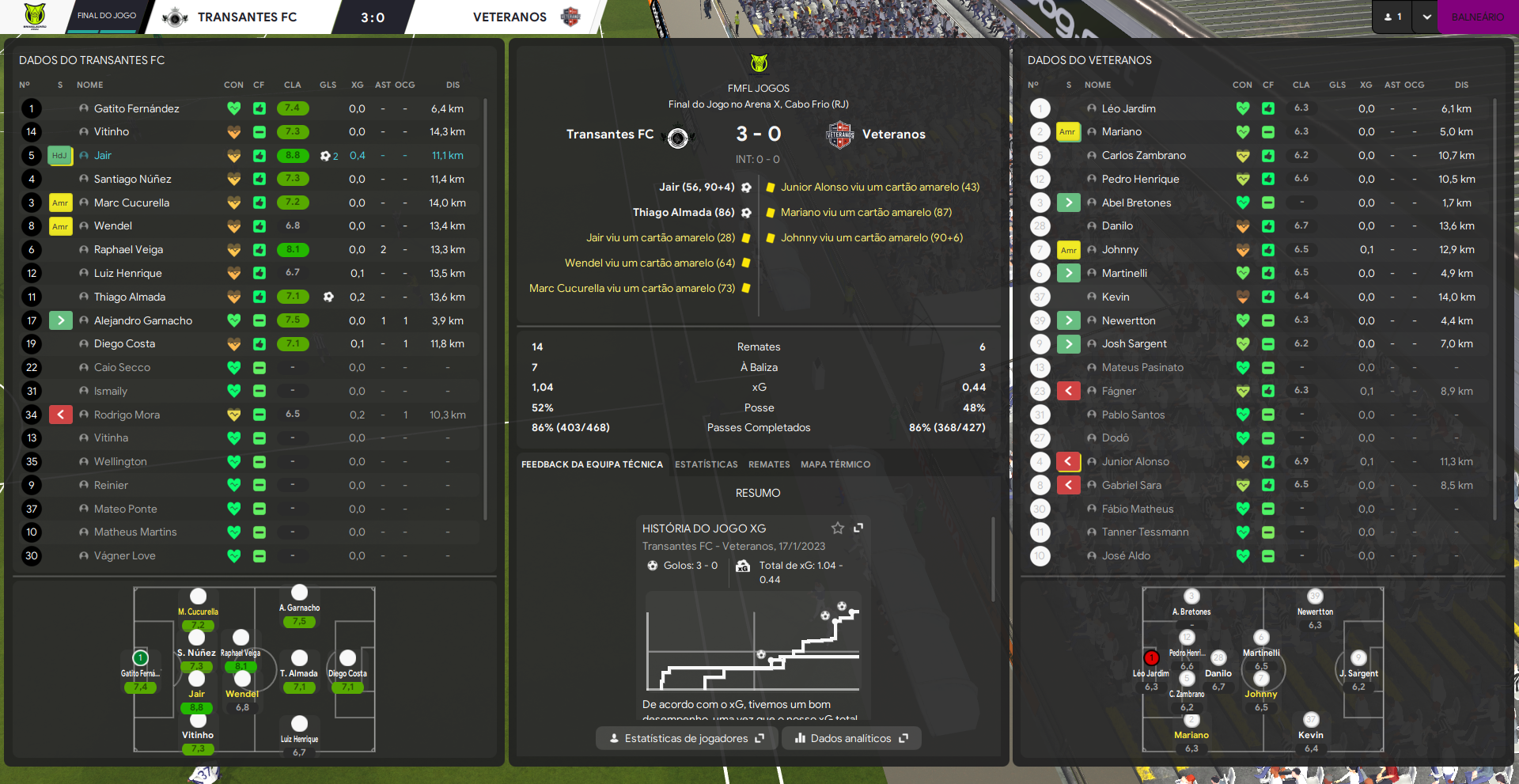1519x784 pixels.
Task: Open Estatísticas de jogadores
Action: click(x=686, y=738)
